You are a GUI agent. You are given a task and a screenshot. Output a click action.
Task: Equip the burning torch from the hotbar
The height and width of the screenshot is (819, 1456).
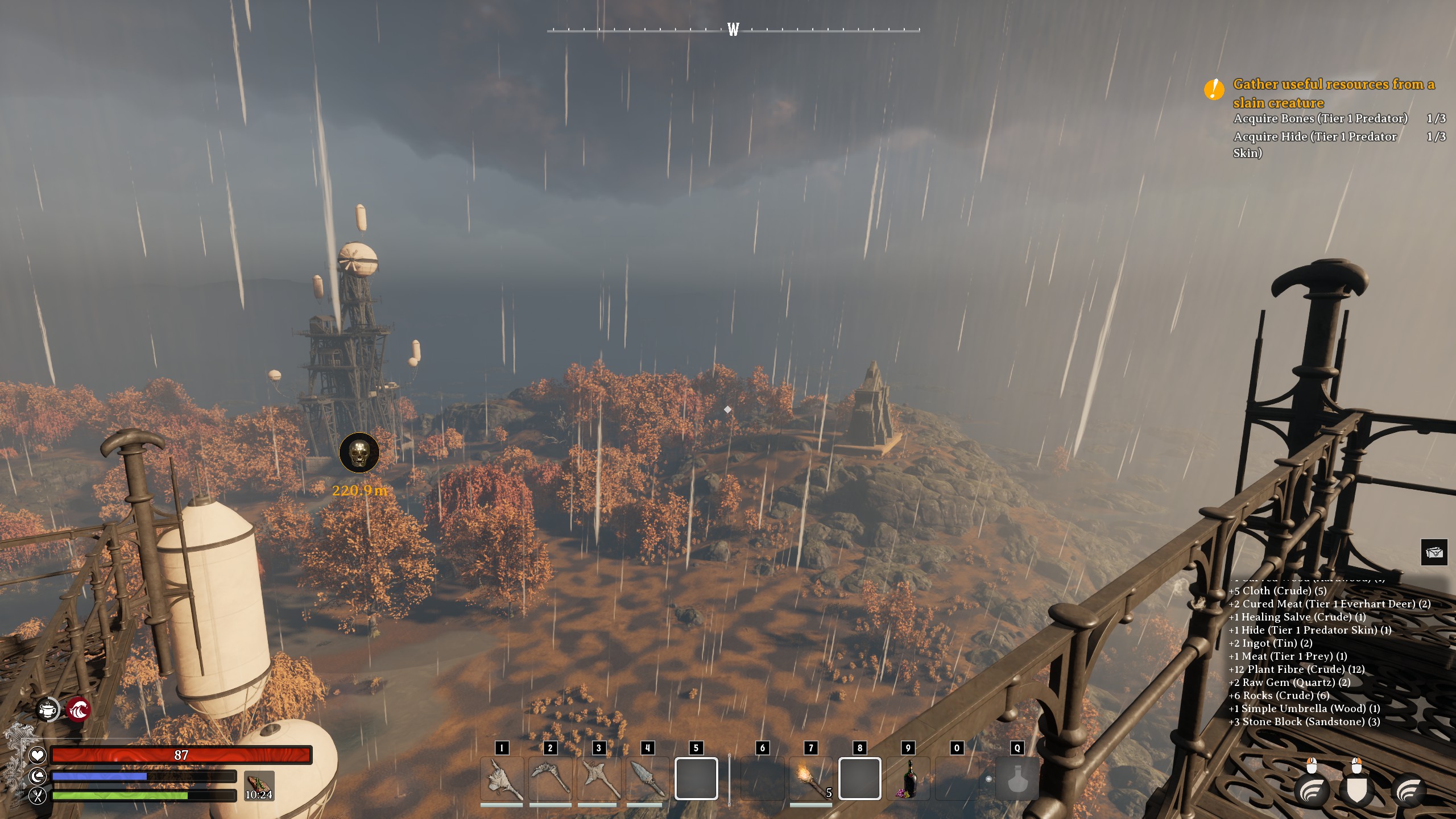pyautogui.click(x=810, y=779)
